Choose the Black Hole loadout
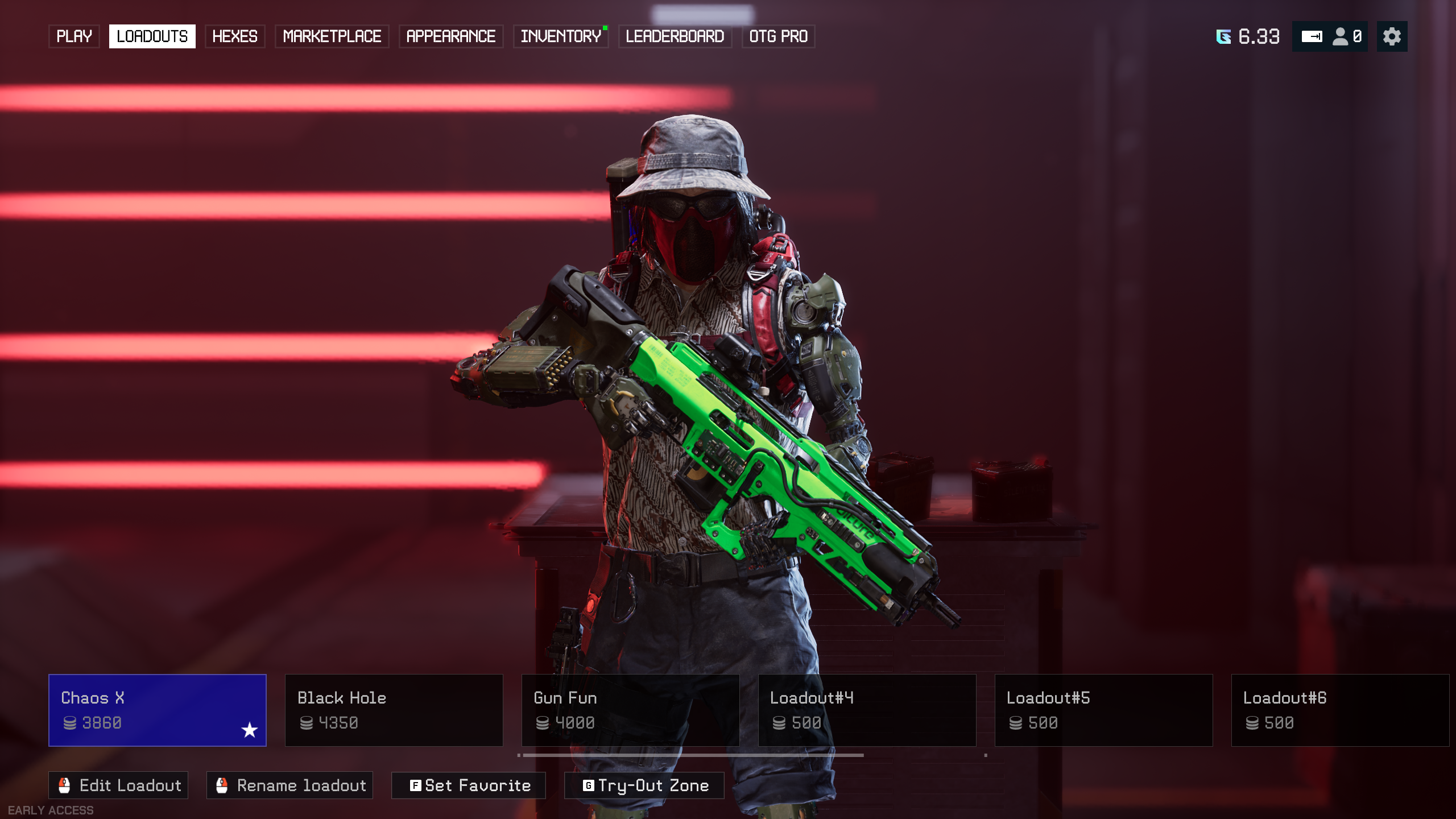The height and width of the screenshot is (819, 1456). [394, 710]
